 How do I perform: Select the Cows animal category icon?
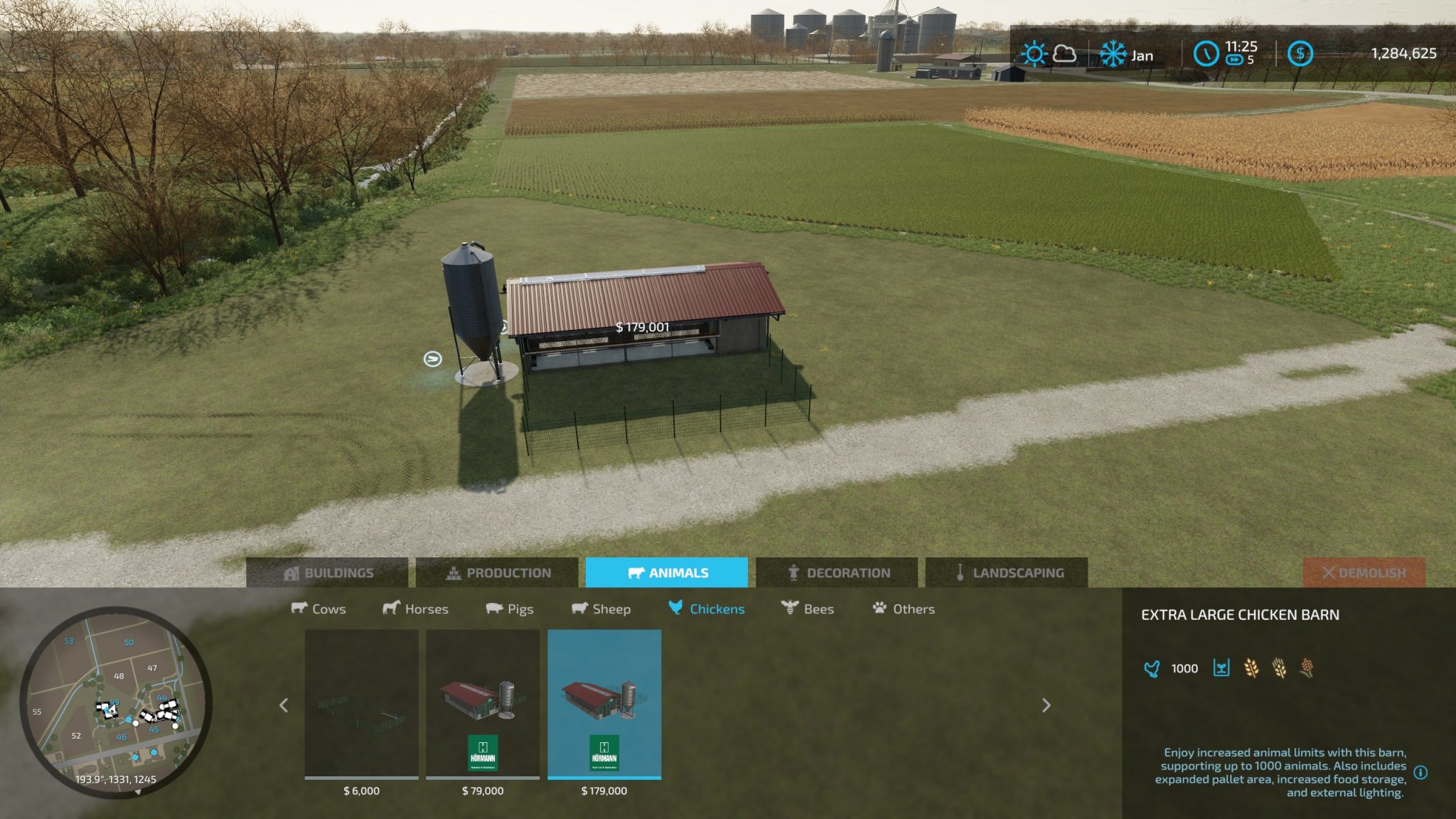coord(299,609)
